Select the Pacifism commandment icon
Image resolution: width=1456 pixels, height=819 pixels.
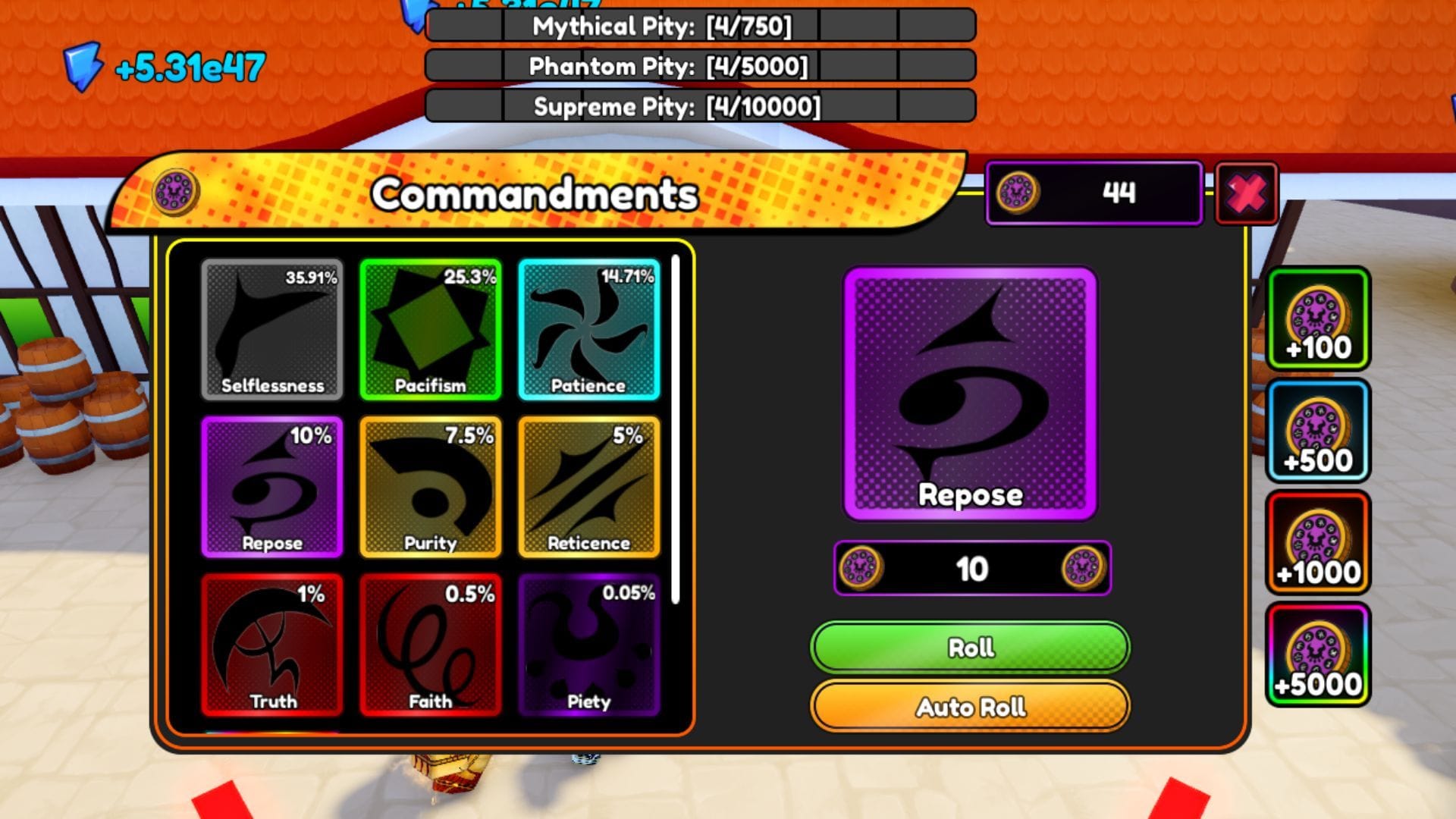coord(430,330)
